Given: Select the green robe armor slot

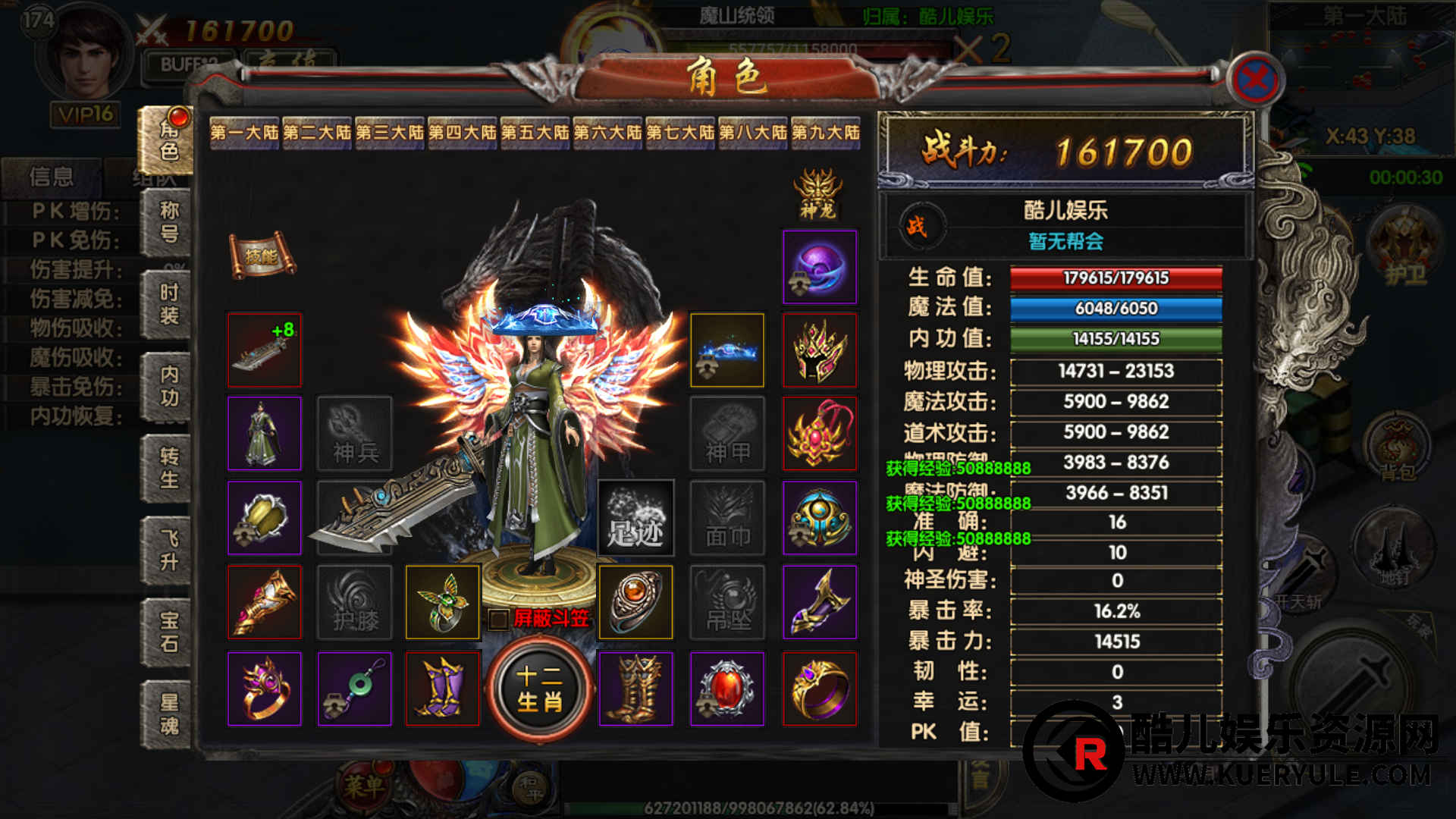Looking at the screenshot, I should point(265,434).
